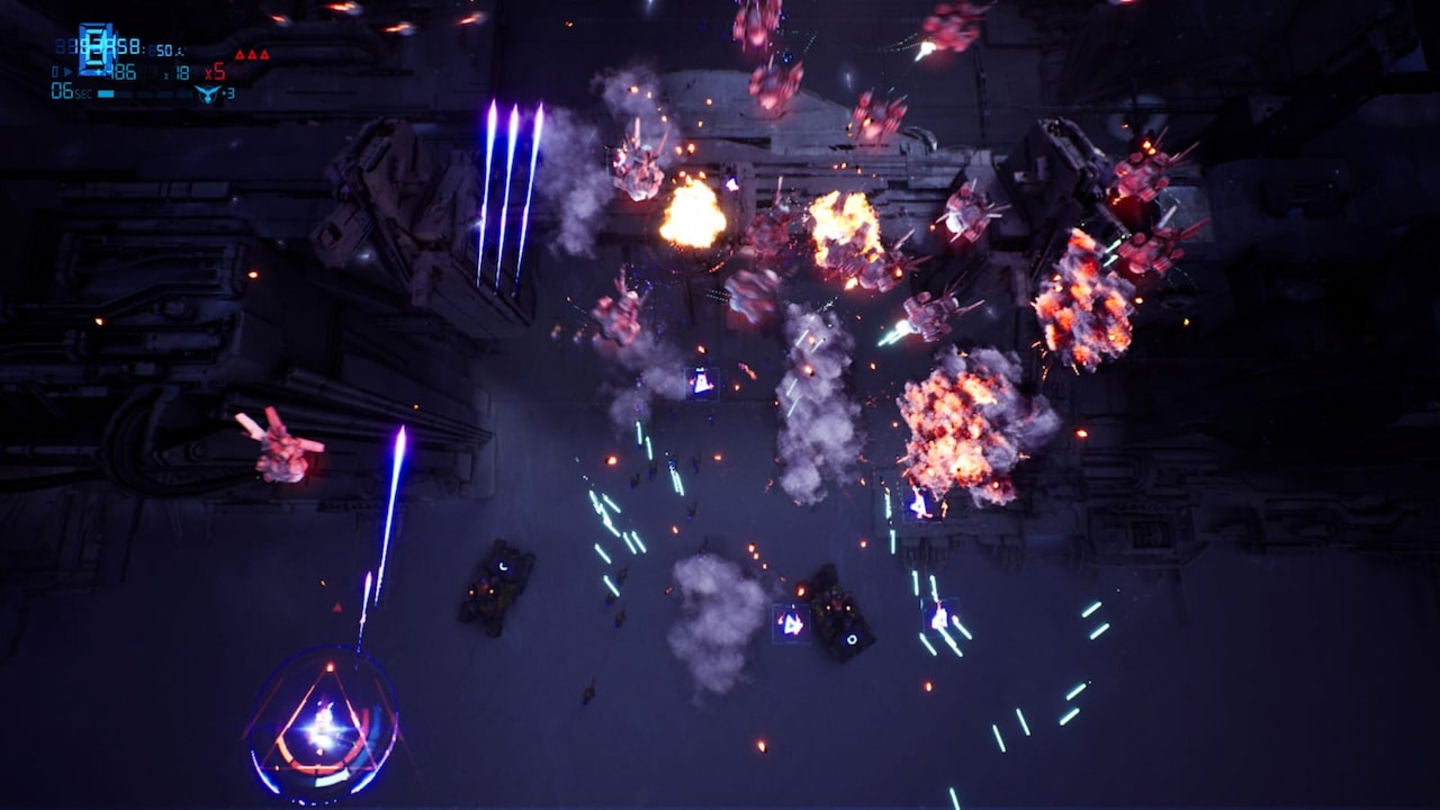Click the red x5 multiplier indicator
This screenshot has width=1440, height=810.
tap(217, 72)
